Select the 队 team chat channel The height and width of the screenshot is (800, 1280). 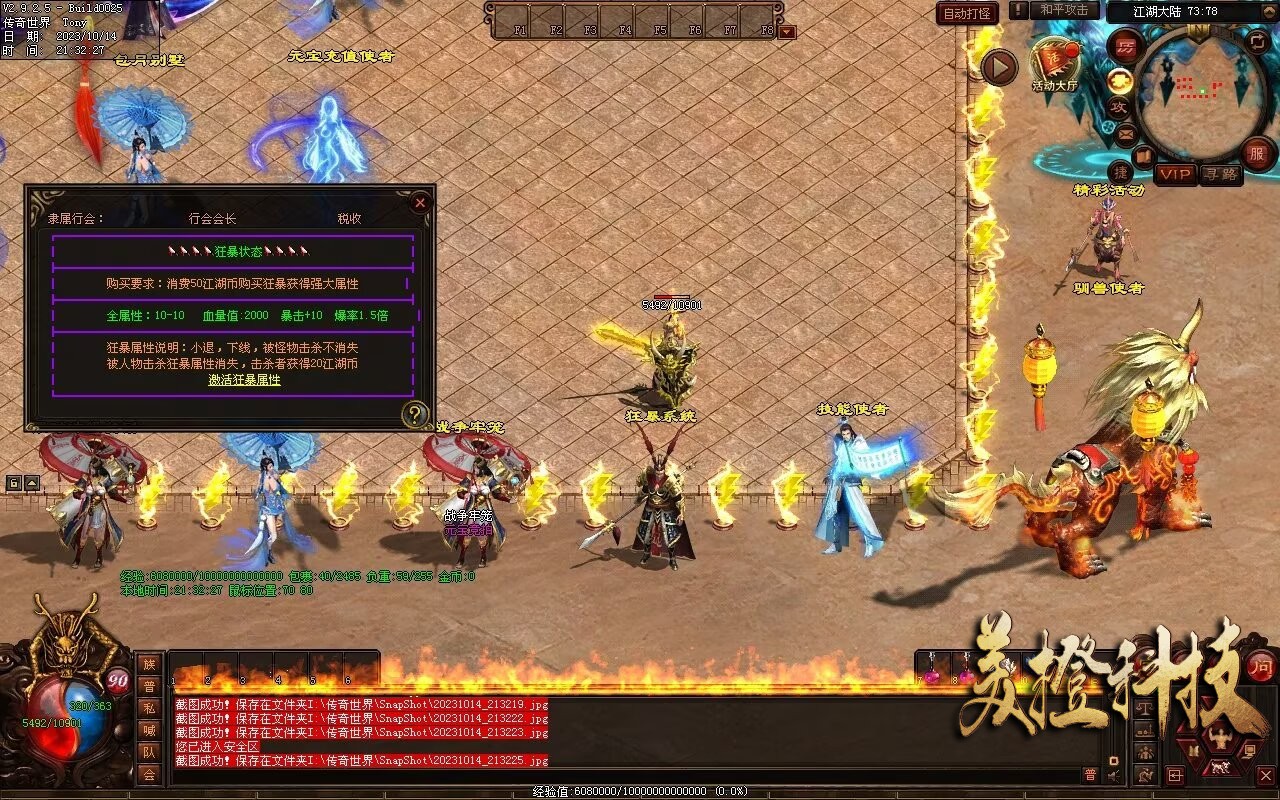click(149, 752)
